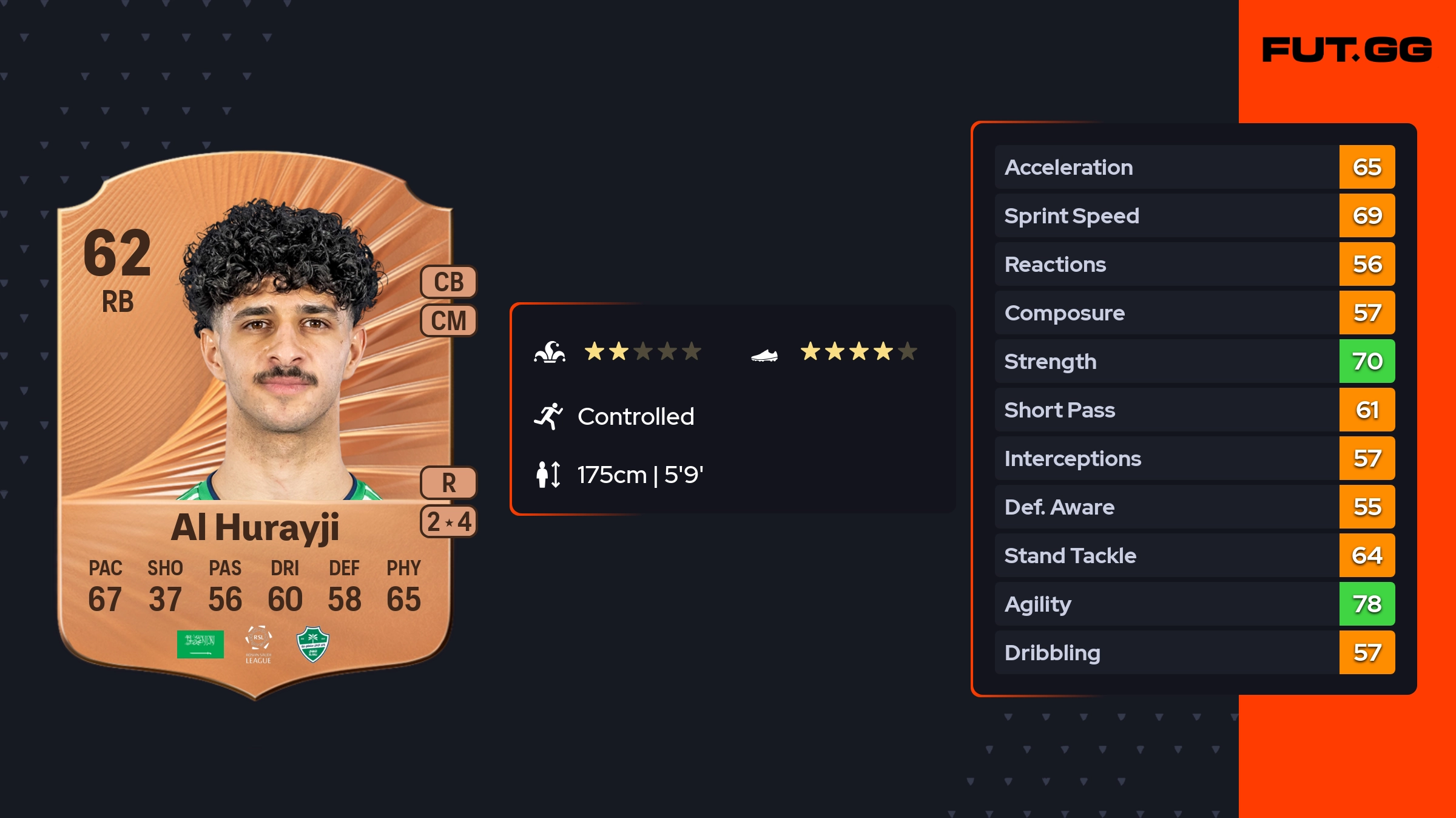The width and height of the screenshot is (1456, 818).
Task: Select the Strength stat row
Action: 1194,361
